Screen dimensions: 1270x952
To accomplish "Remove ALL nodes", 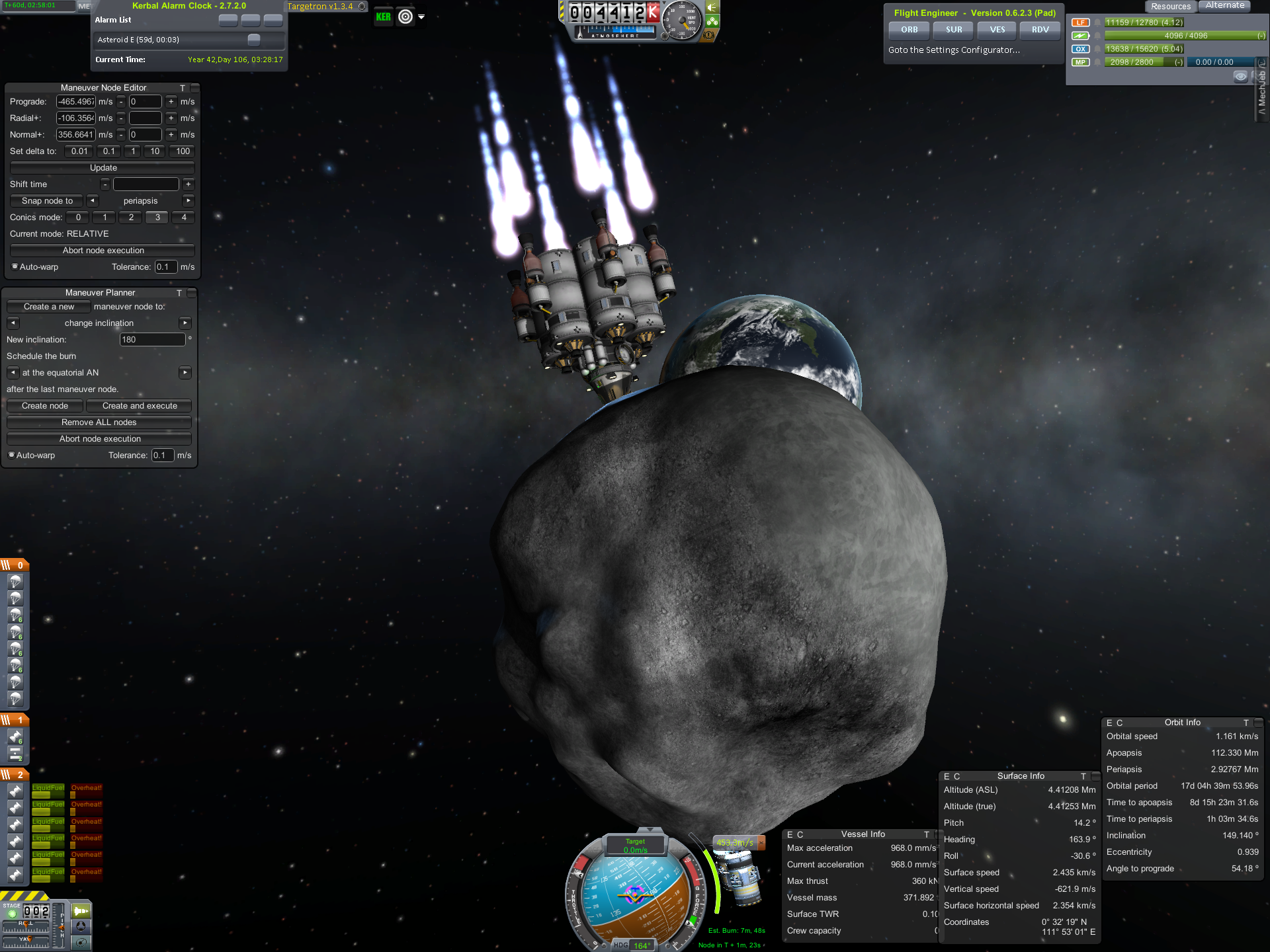I will [99, 422].
